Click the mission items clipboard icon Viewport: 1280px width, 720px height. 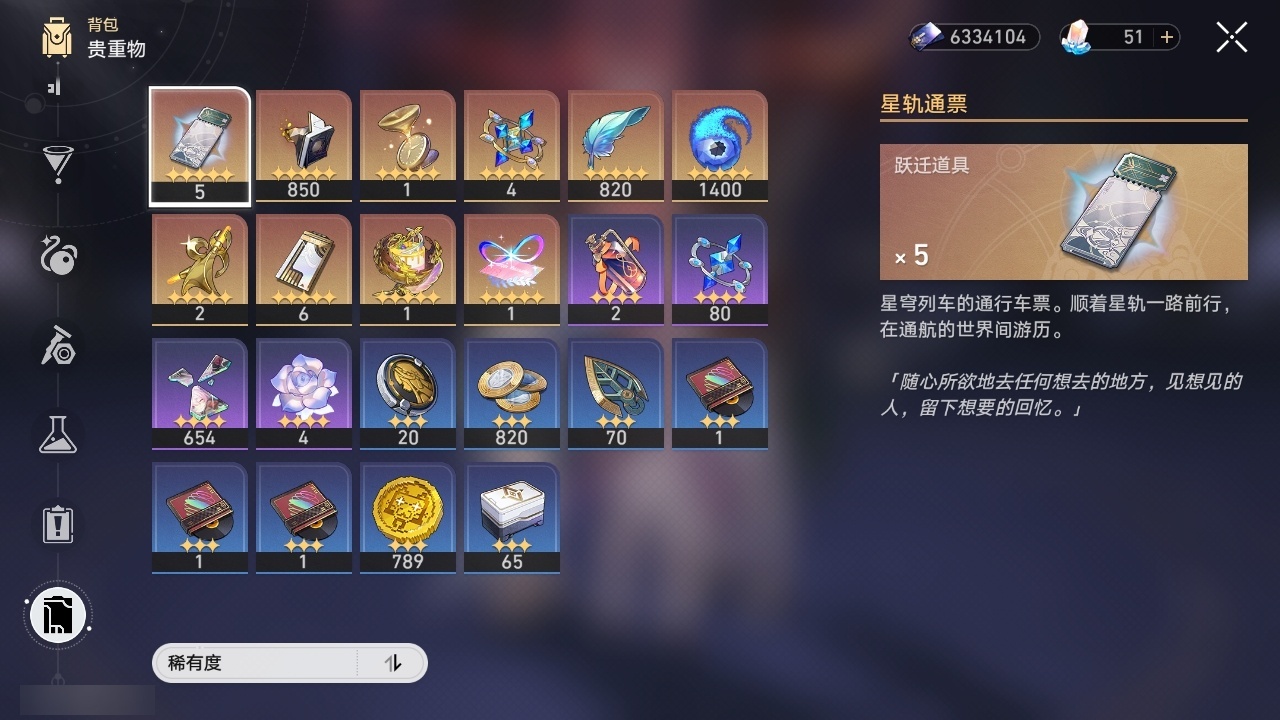pos(57,524)
